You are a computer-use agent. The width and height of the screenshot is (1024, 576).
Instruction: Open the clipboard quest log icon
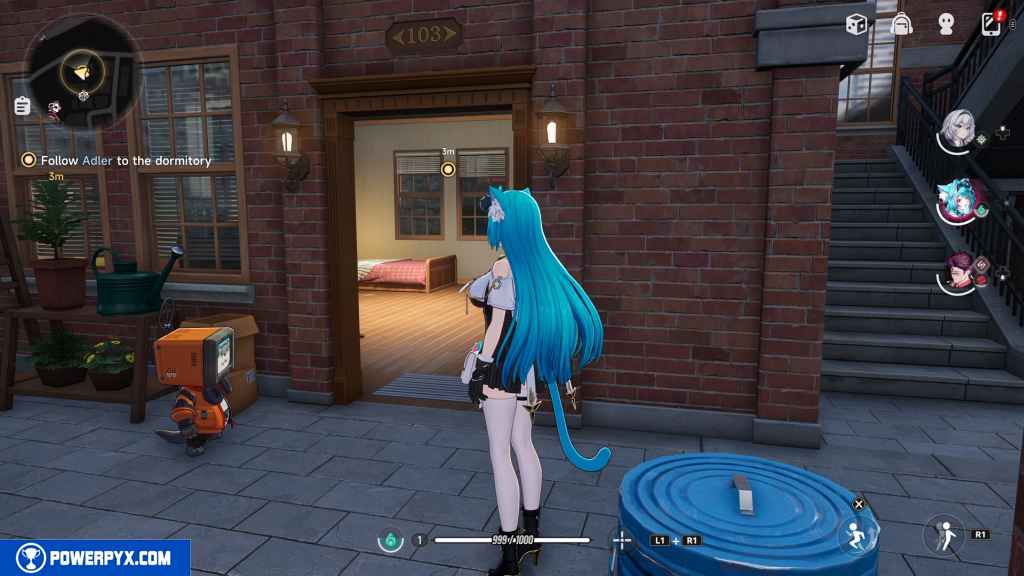point(22,105)
